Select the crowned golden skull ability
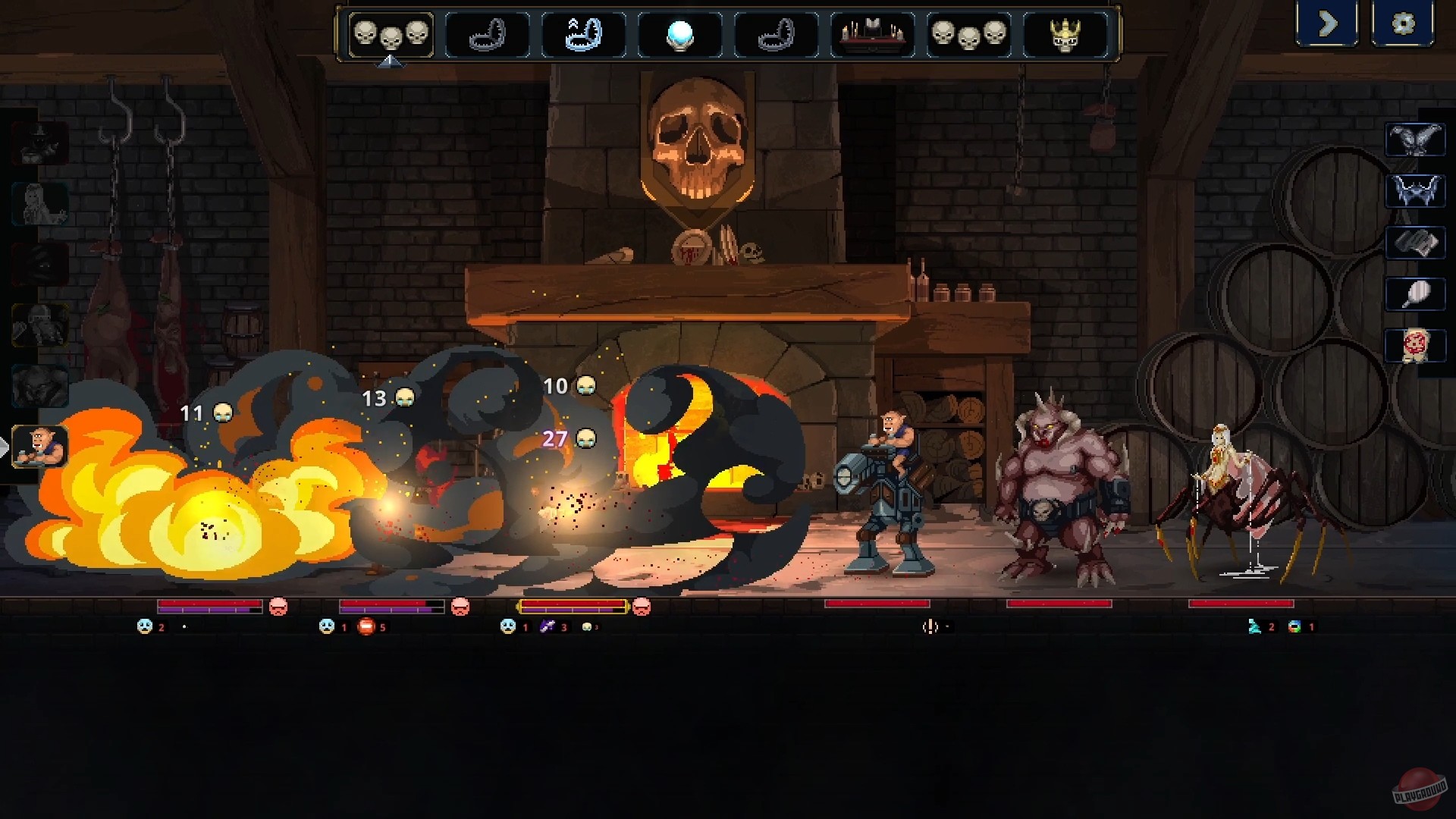Viewport: 1456px width, 819px height. point(1065,34)
